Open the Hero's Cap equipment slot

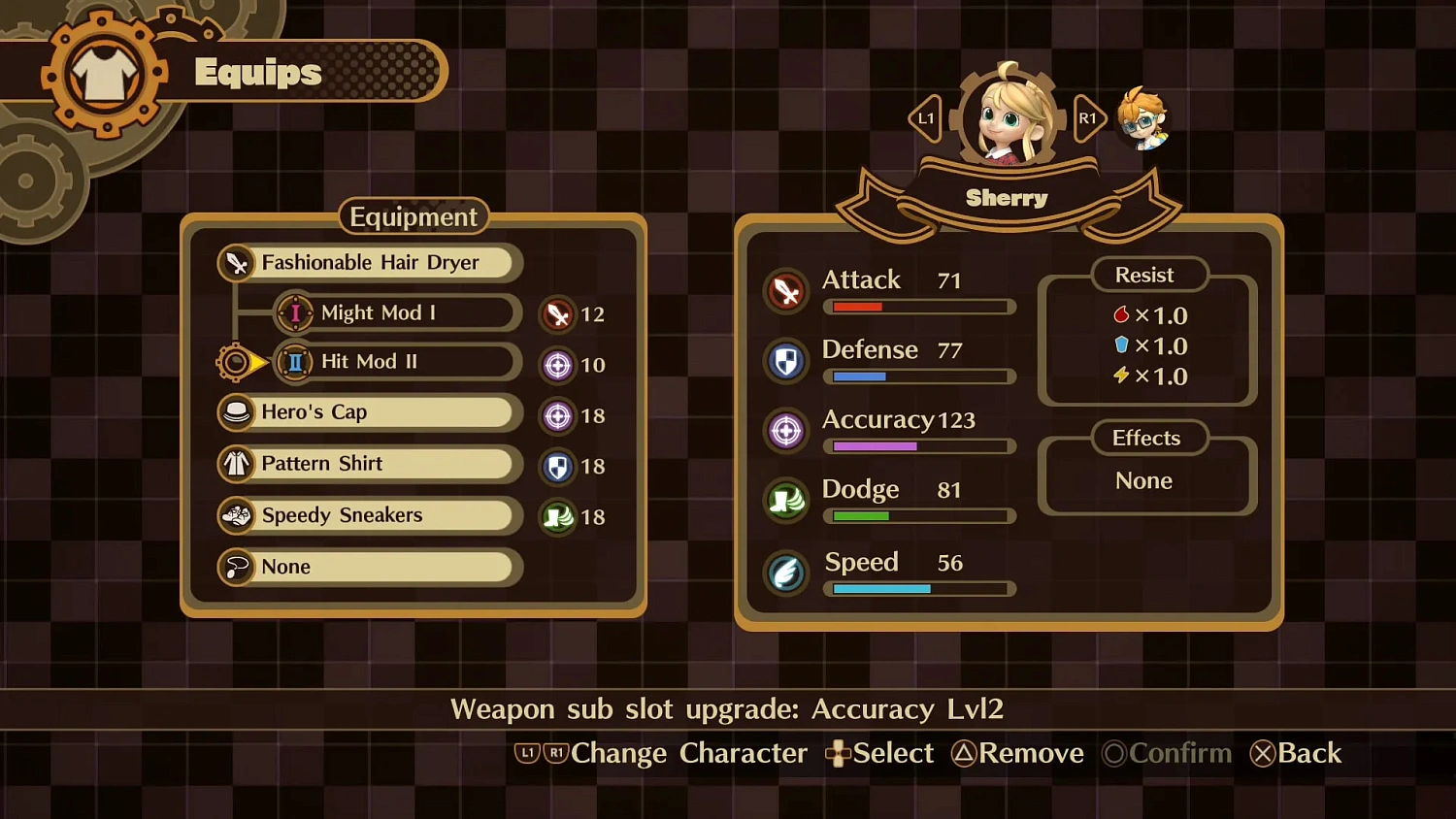pyautogui.click(x=367, y=412)
